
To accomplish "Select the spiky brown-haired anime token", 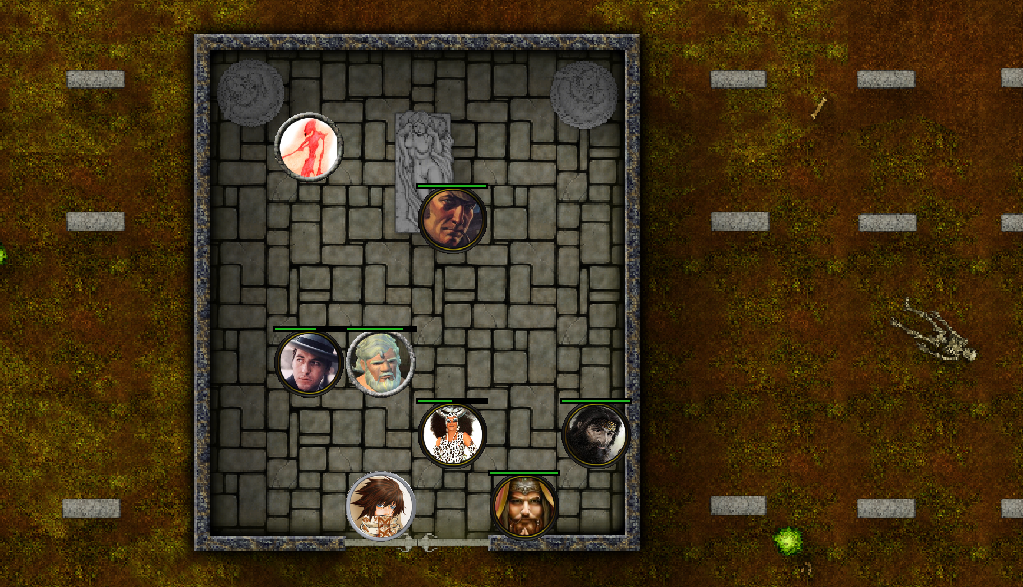I will [380, 505].
